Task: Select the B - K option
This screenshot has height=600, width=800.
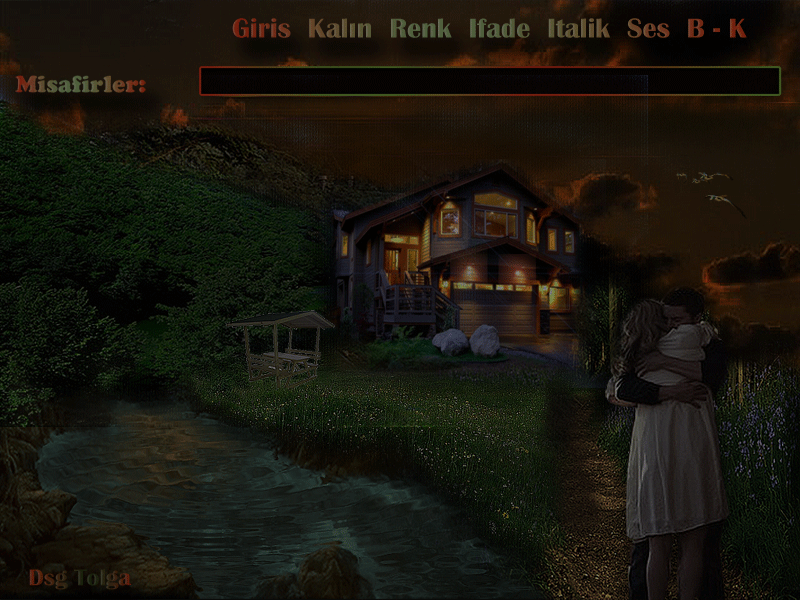Action: pos(716,29)
